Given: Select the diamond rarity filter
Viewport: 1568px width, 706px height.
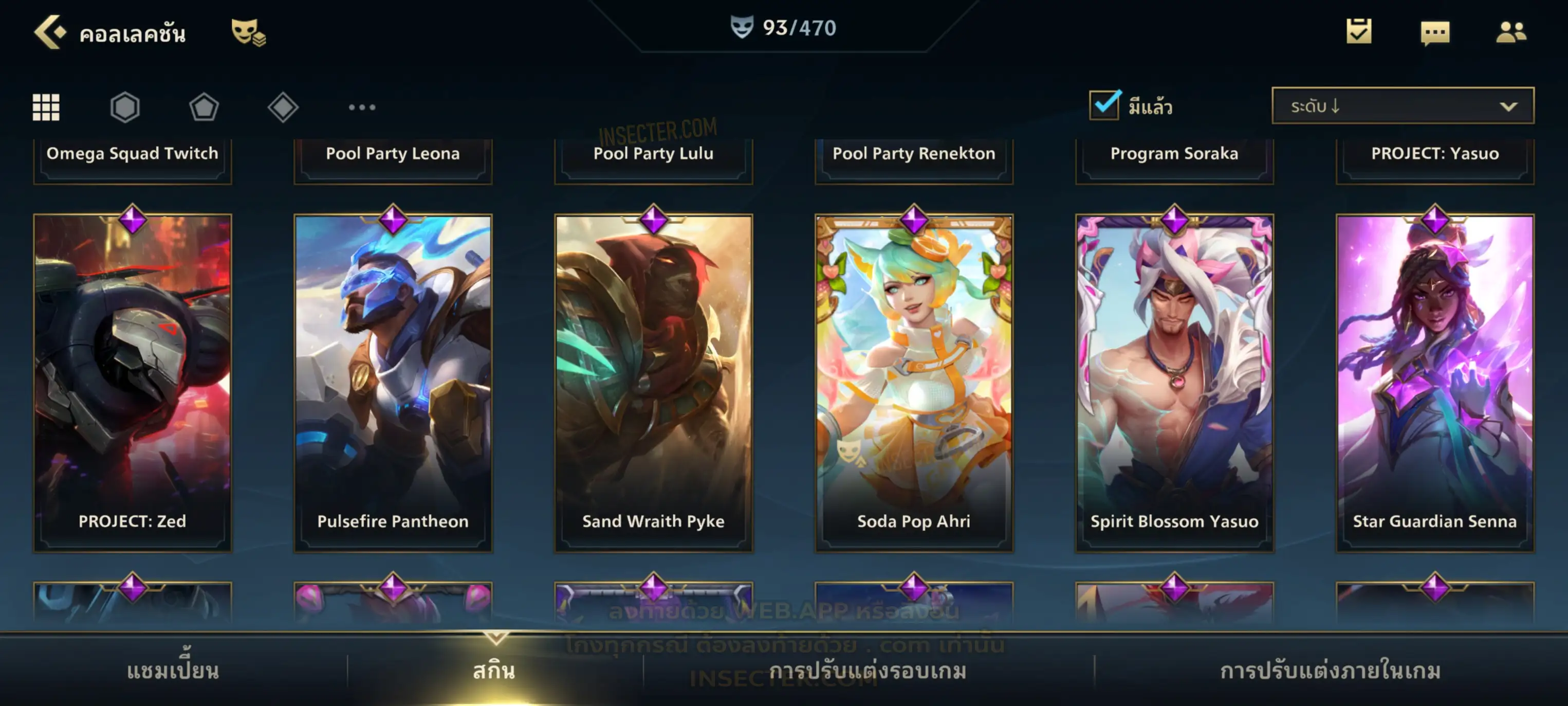Looking at the screenshot, I should (283, 107).
